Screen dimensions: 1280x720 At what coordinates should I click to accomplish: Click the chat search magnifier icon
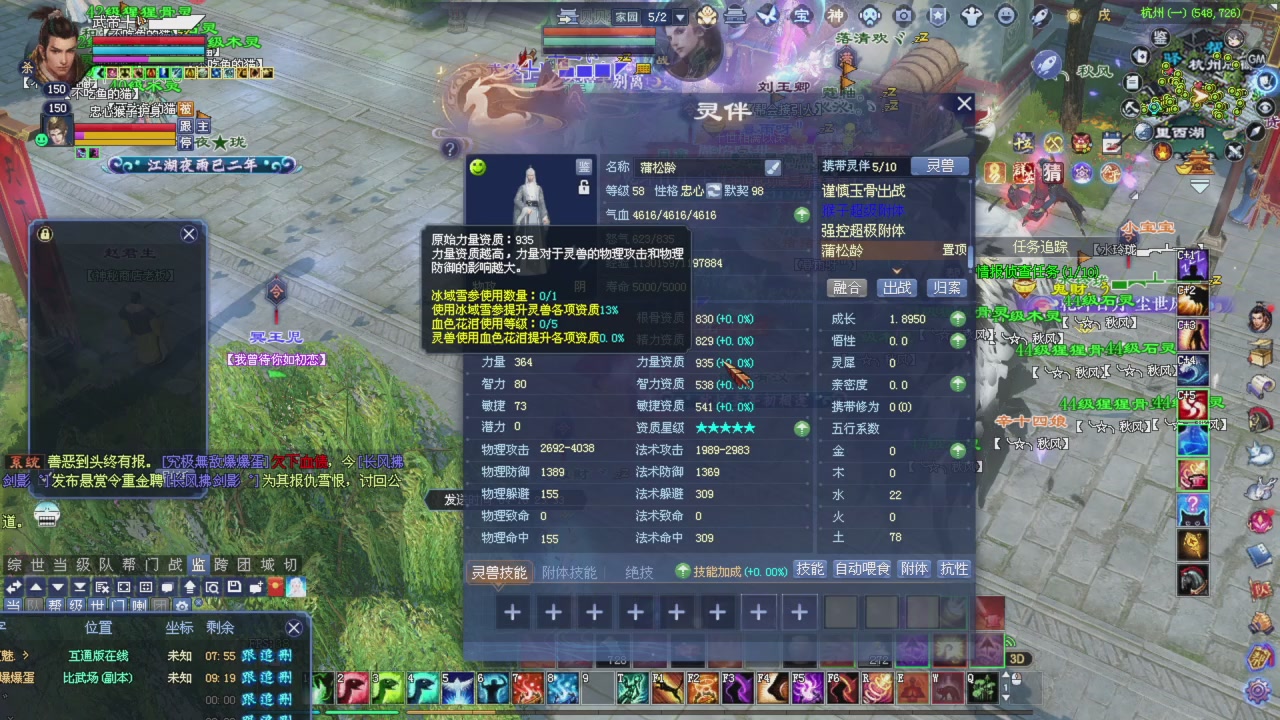click(212, 589)
